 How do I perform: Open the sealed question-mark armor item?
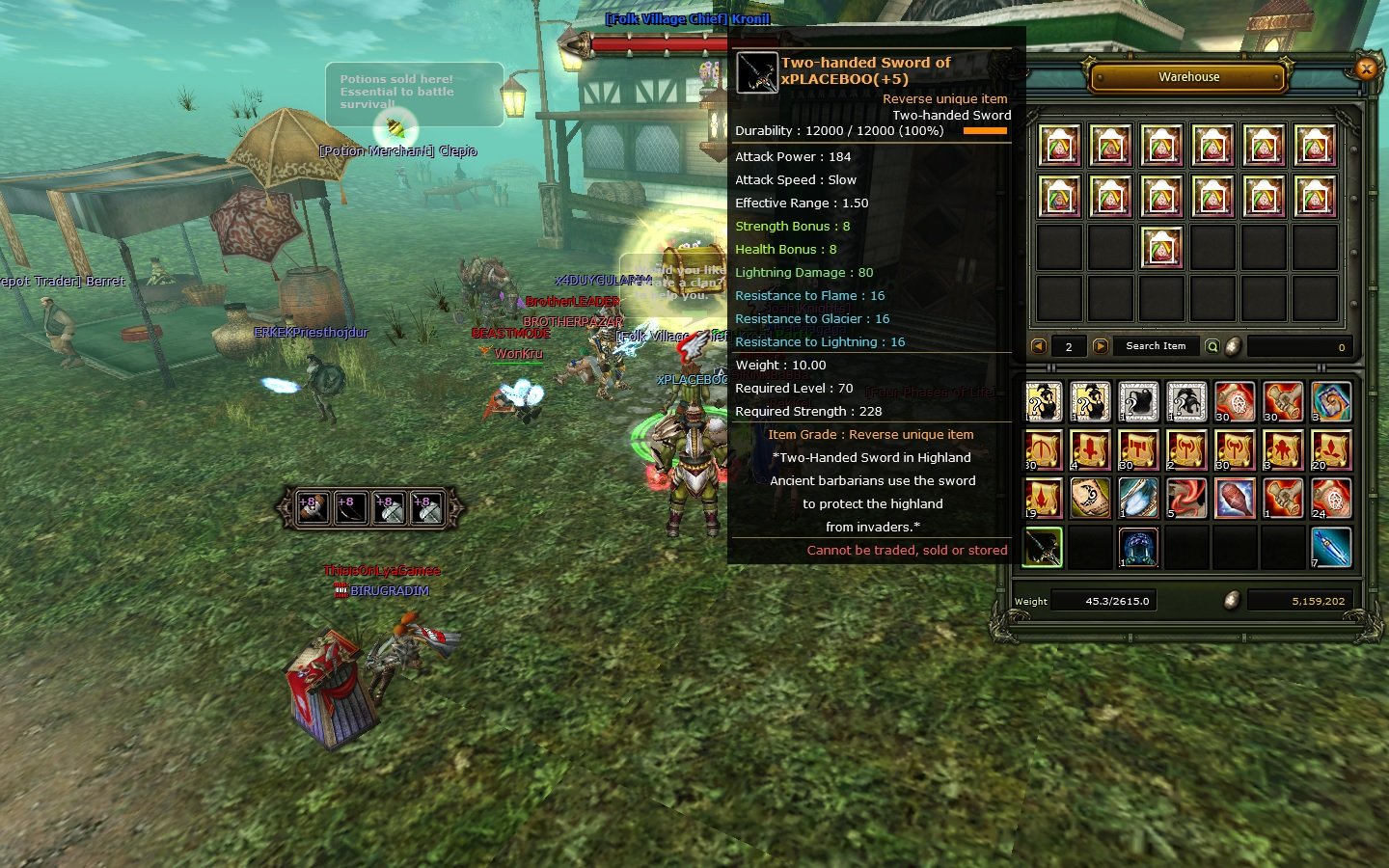coord(1137,402)
